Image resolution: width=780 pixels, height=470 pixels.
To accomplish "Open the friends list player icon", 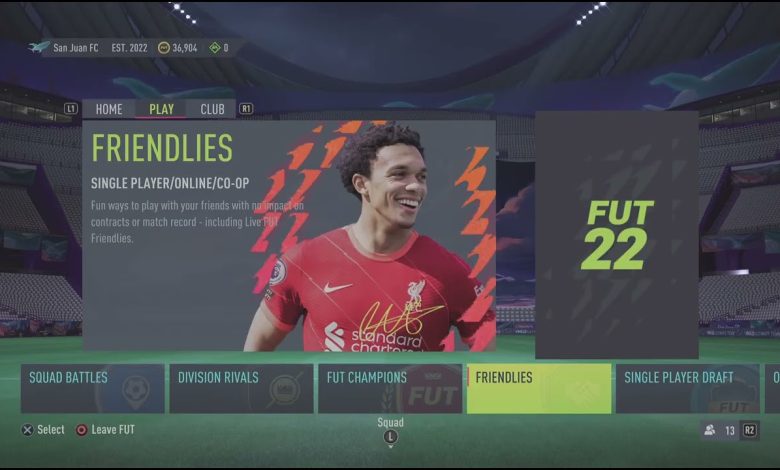I will [x=710, y=430].
